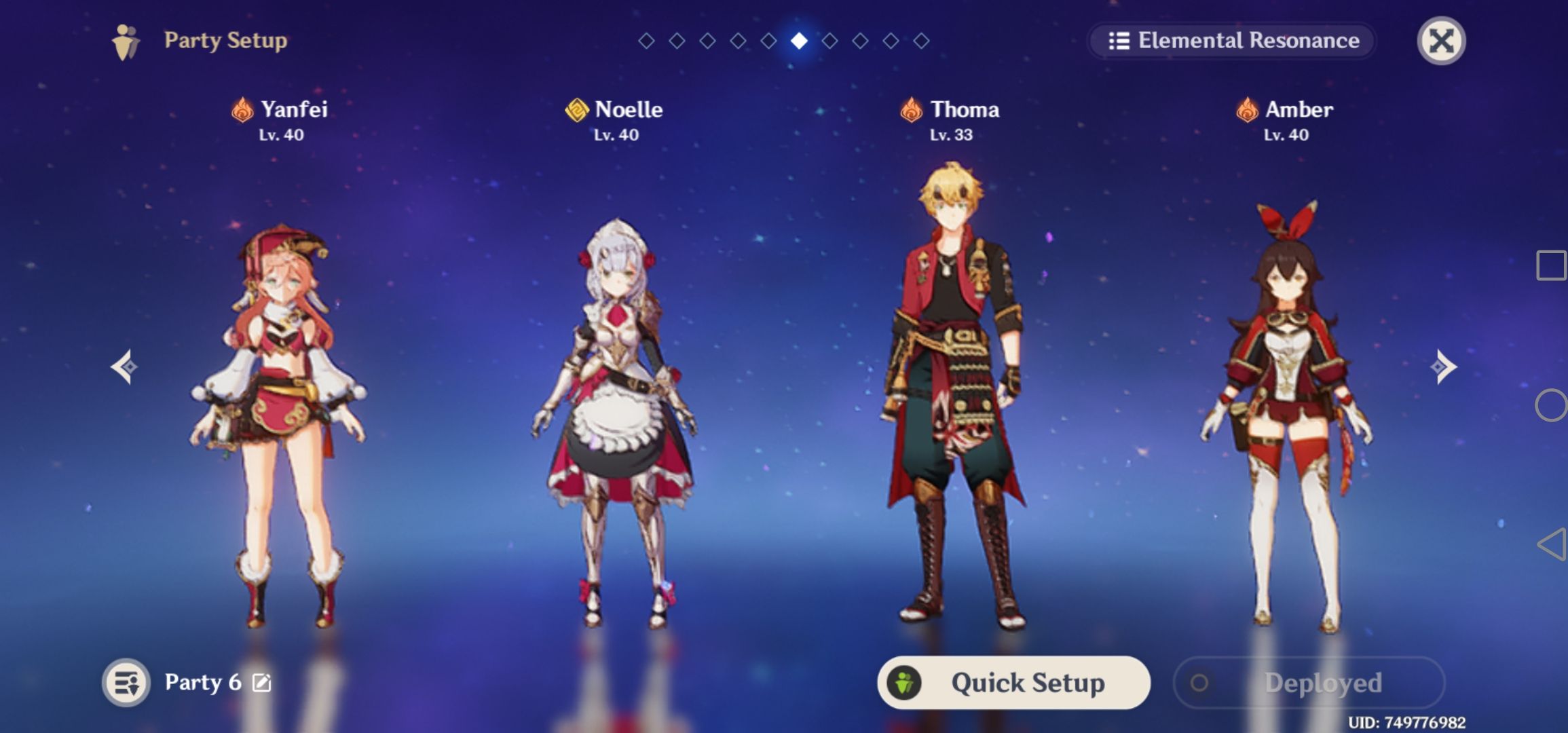Image resolution: width=1568 pixels, height=733 pixels.
Task: Click the Deployed button
Action: point(1310,683)
